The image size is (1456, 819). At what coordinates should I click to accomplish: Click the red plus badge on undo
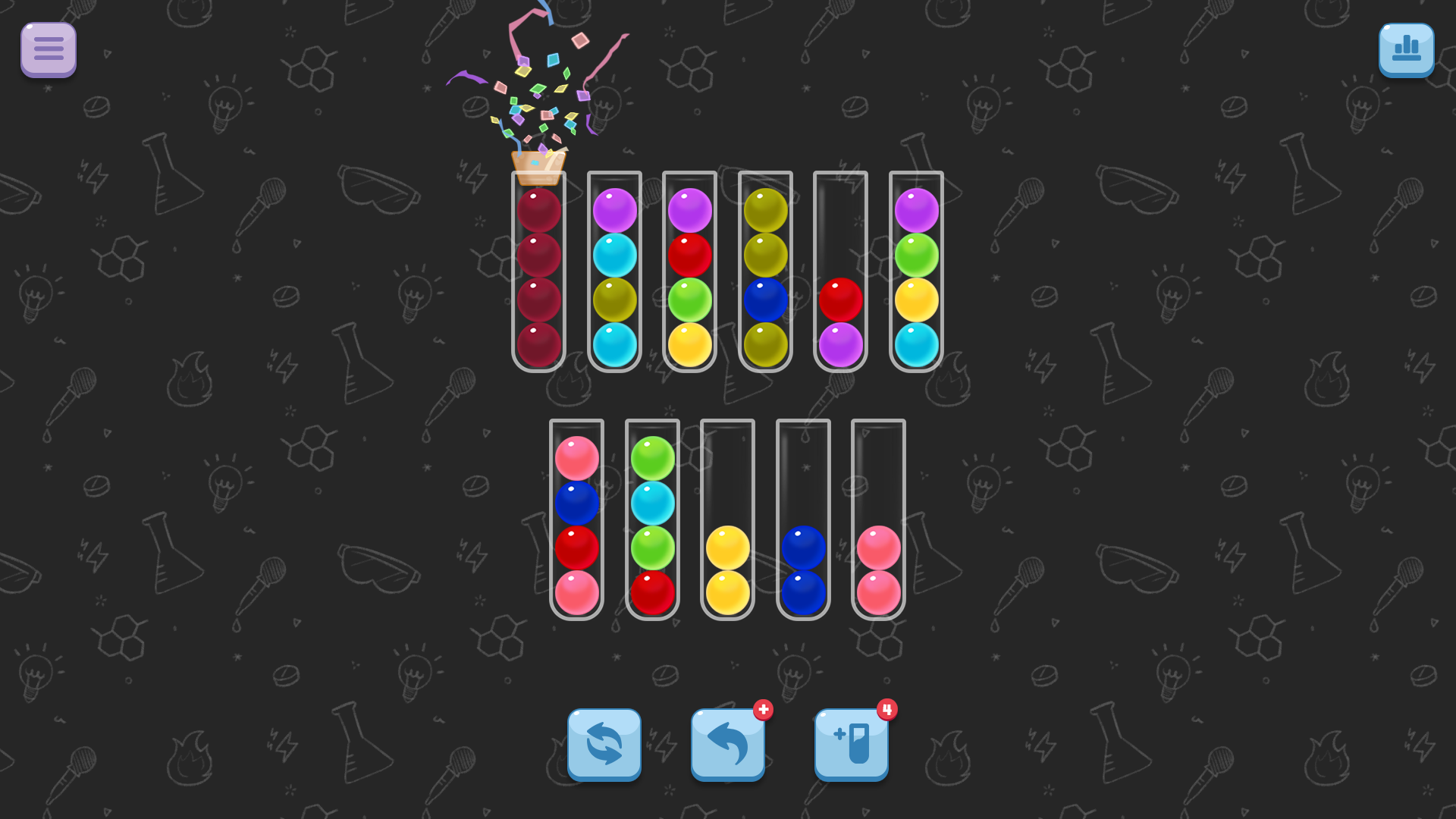(764, 711)
